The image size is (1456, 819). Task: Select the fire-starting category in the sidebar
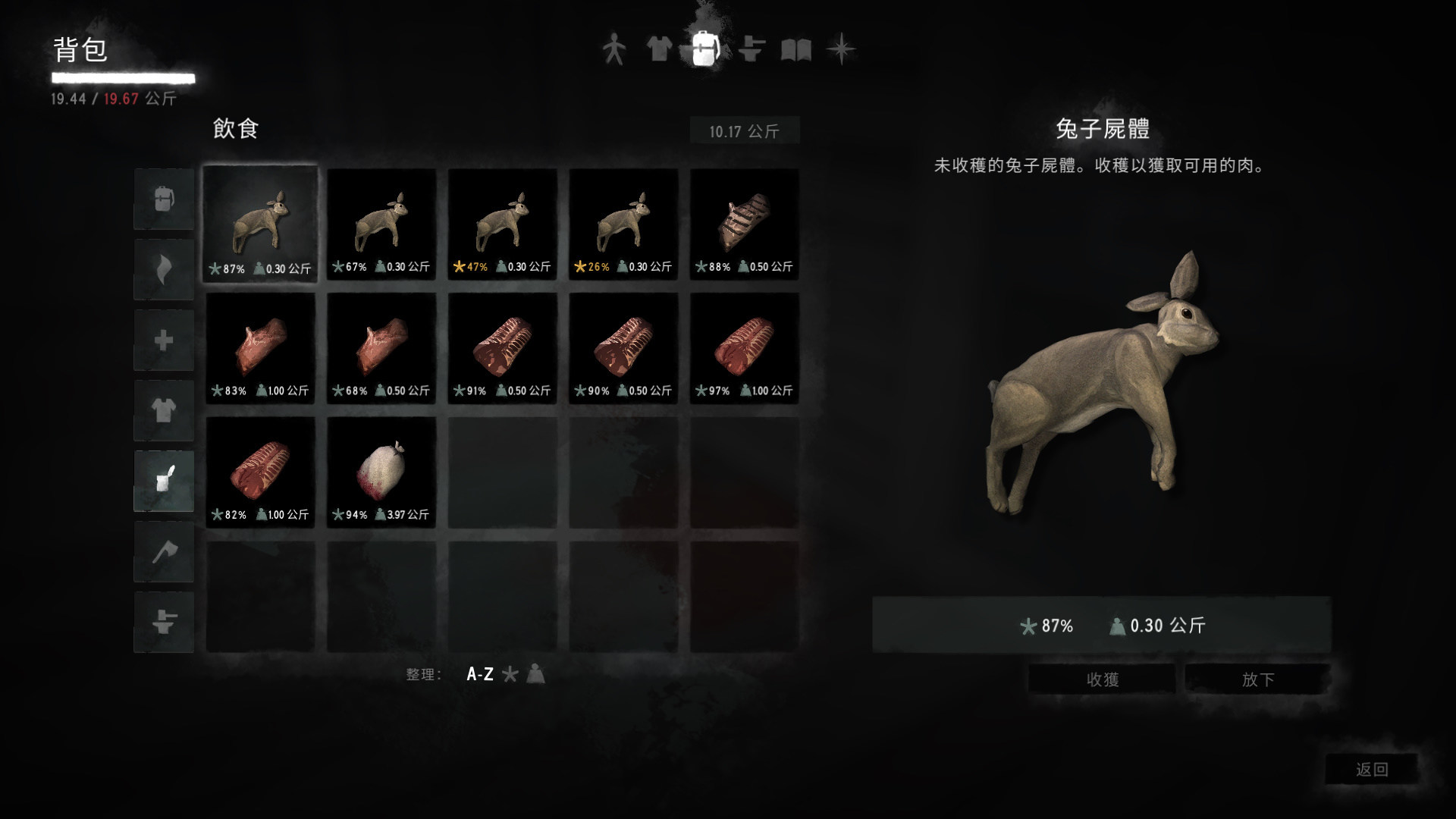[163, 269]
